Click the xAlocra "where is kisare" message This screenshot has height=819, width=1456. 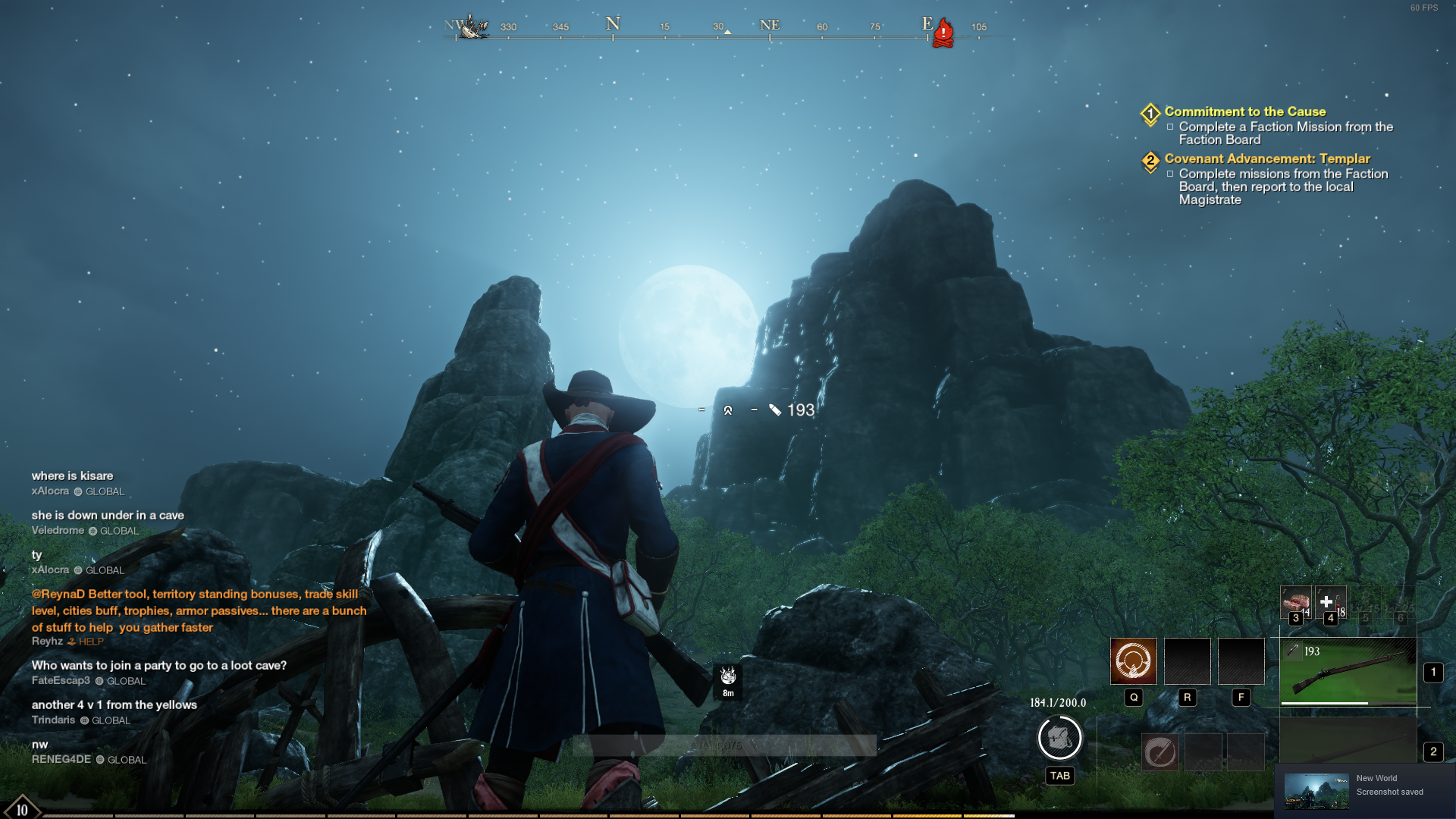coord(72,475)
